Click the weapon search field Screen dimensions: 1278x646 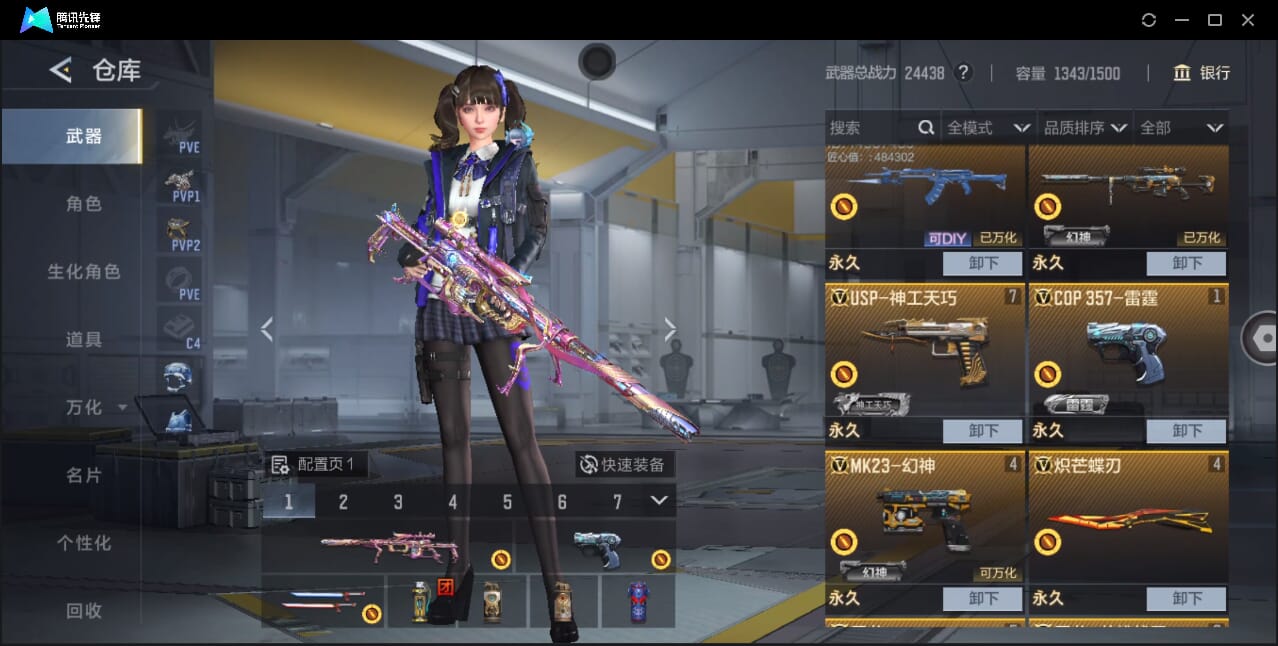(870, 128)
